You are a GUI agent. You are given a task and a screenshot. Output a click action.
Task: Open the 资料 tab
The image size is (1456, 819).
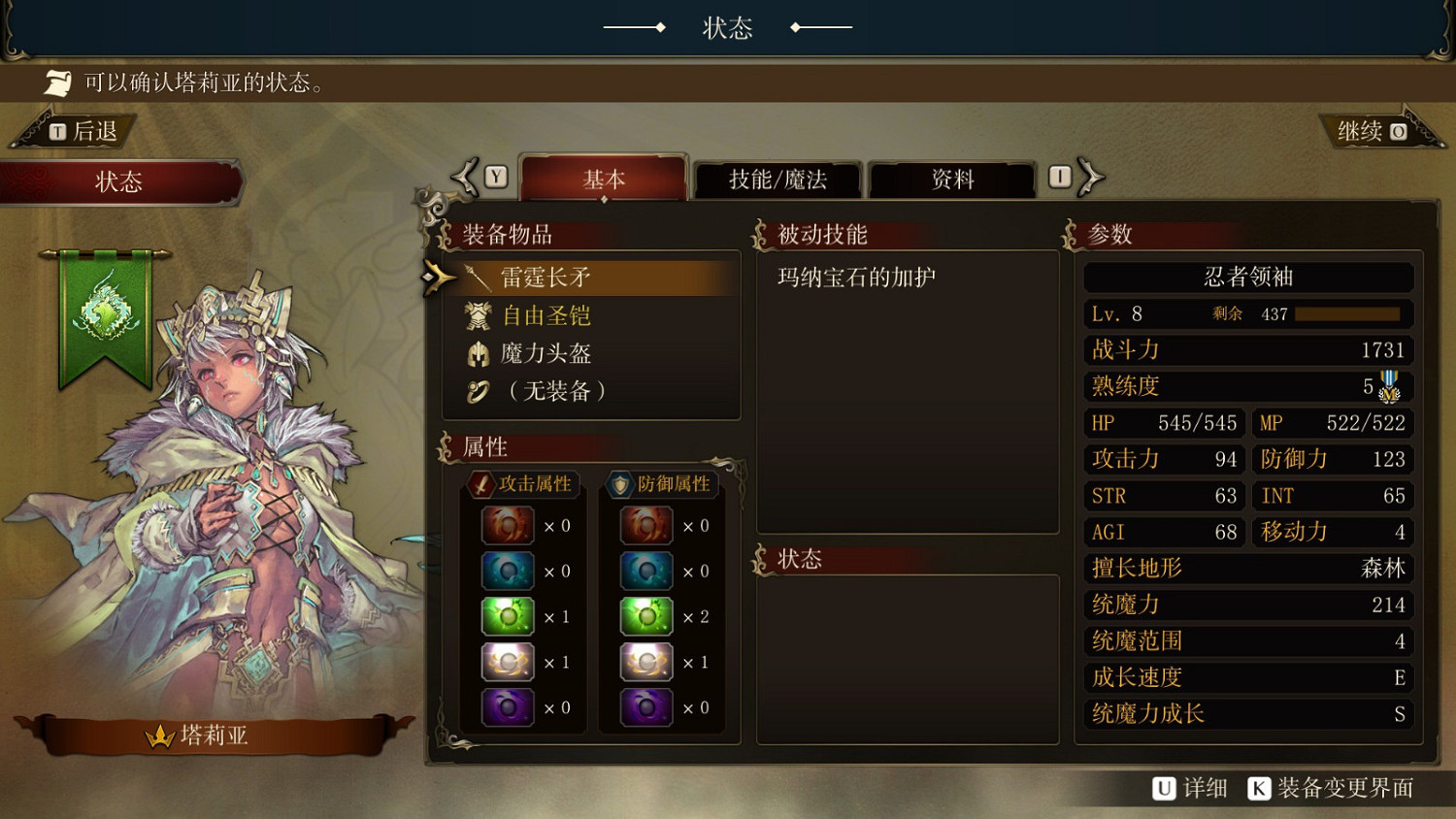(950, 180)
